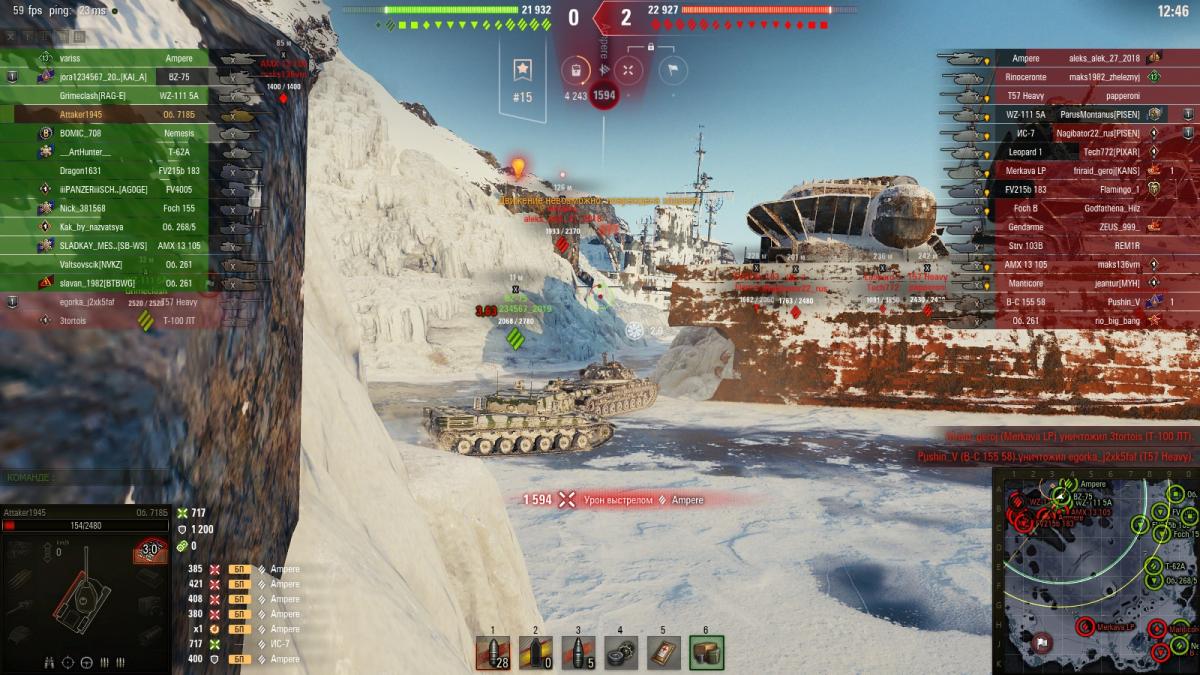Select the #15 star badge panel
This screenshot has width=1200, height=675.
(x=522, y=78)
